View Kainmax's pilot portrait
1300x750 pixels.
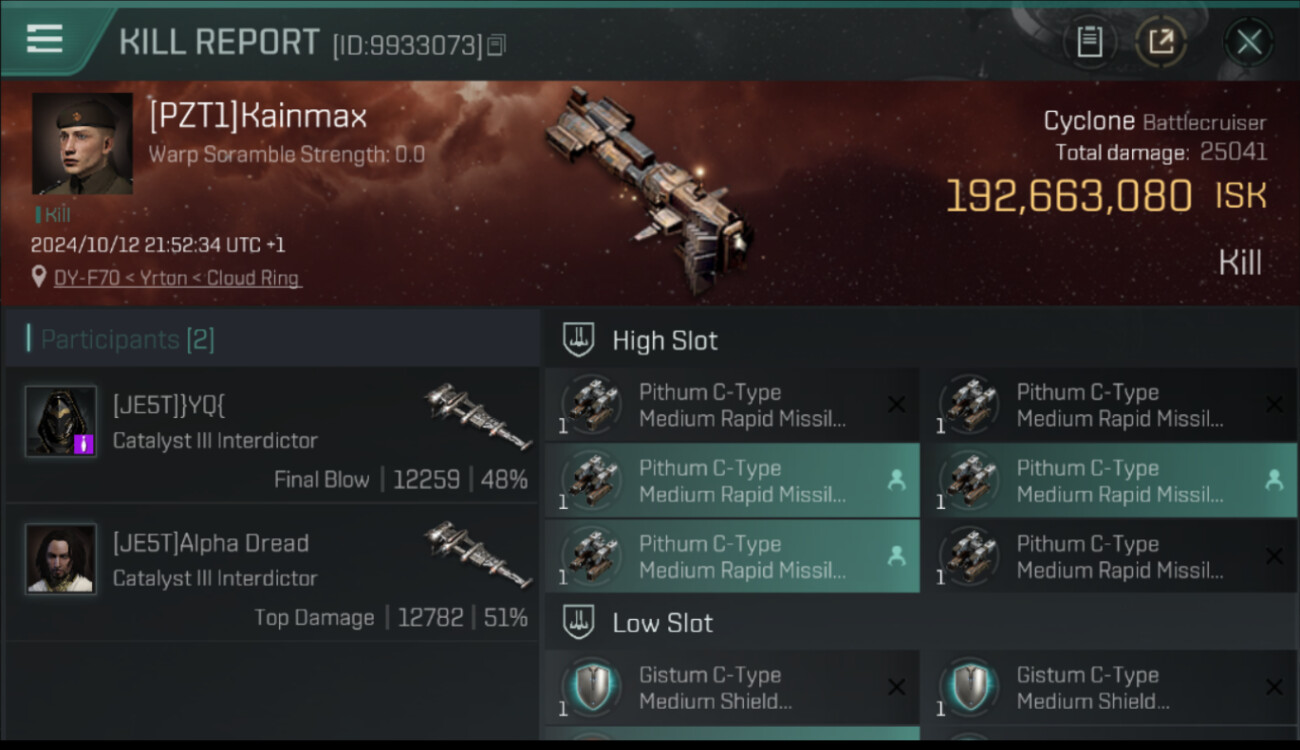pyautogui.click(x=82, y=144)
